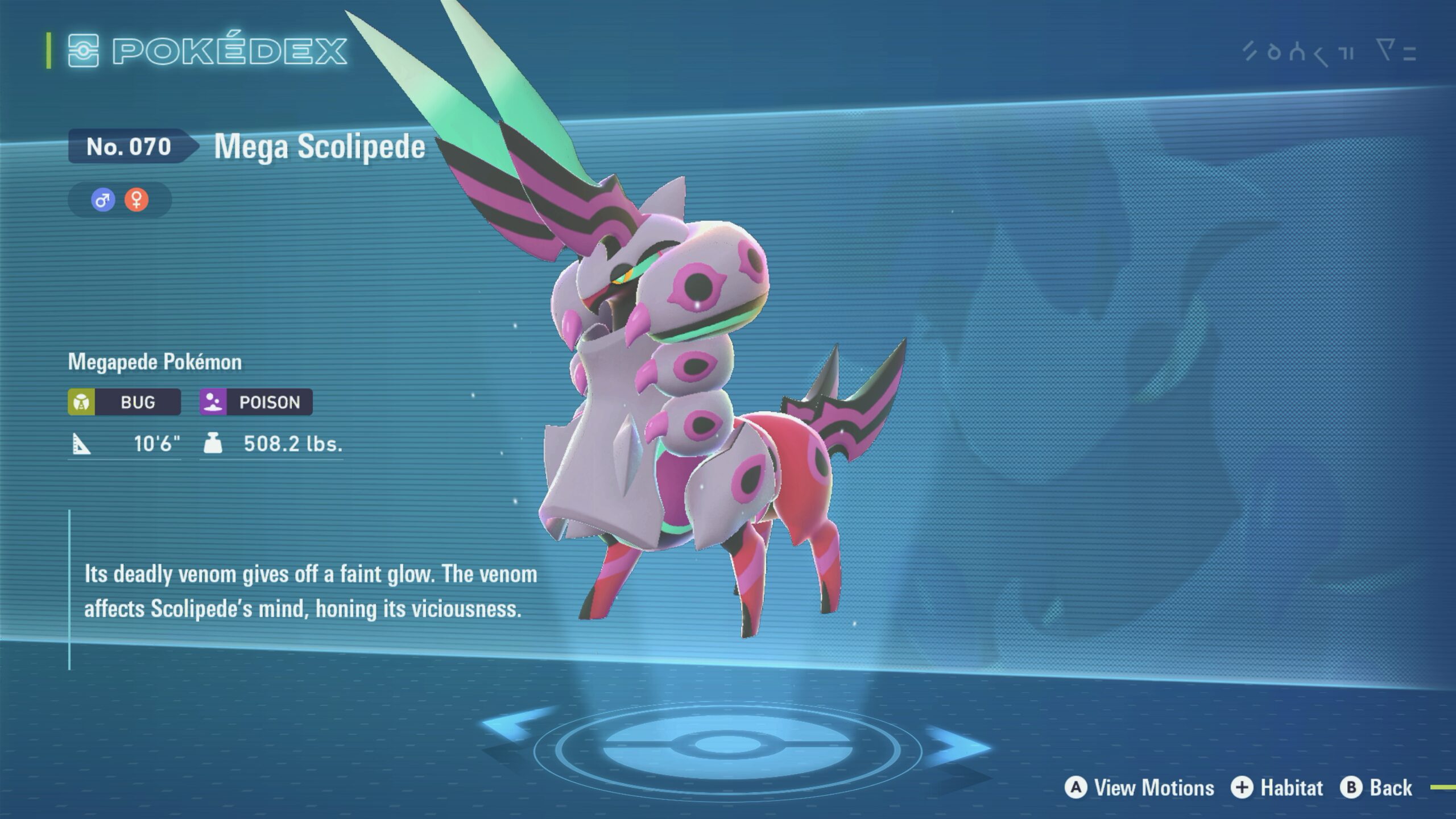Screen dimensions: 1456x819
Task: Show the Habitat page
Action: [x=1277, y=788]
